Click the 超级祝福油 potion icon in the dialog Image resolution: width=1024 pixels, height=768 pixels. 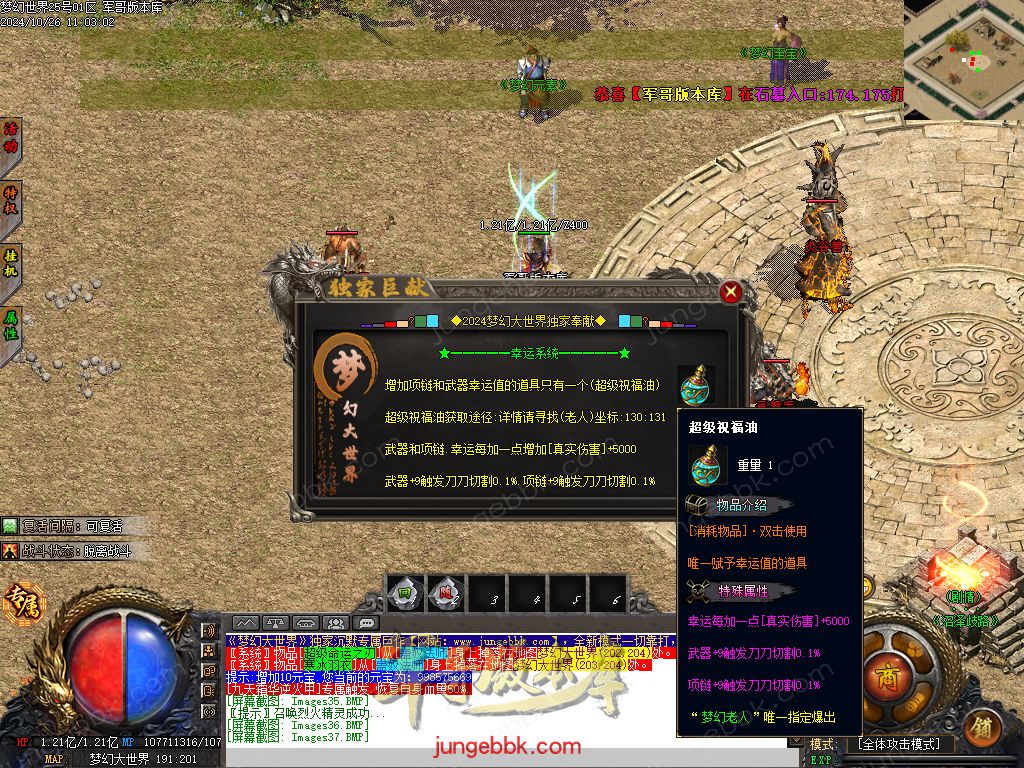[696, 385]
